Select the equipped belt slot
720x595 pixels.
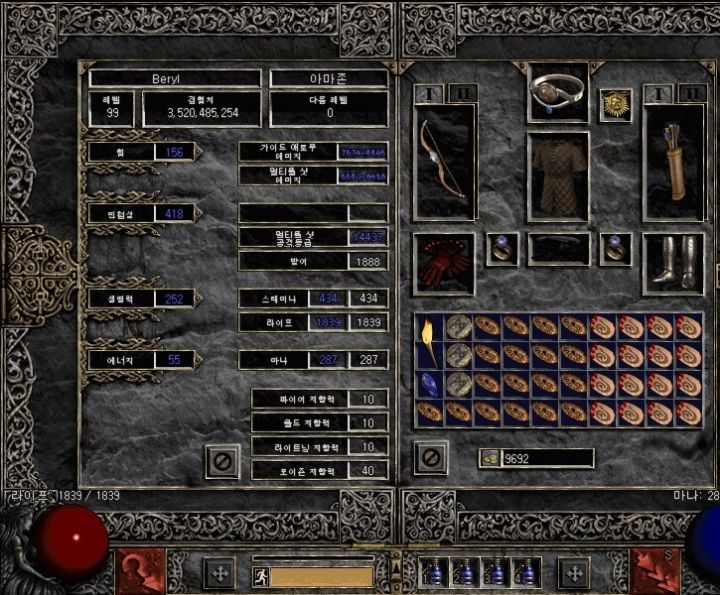558,249
